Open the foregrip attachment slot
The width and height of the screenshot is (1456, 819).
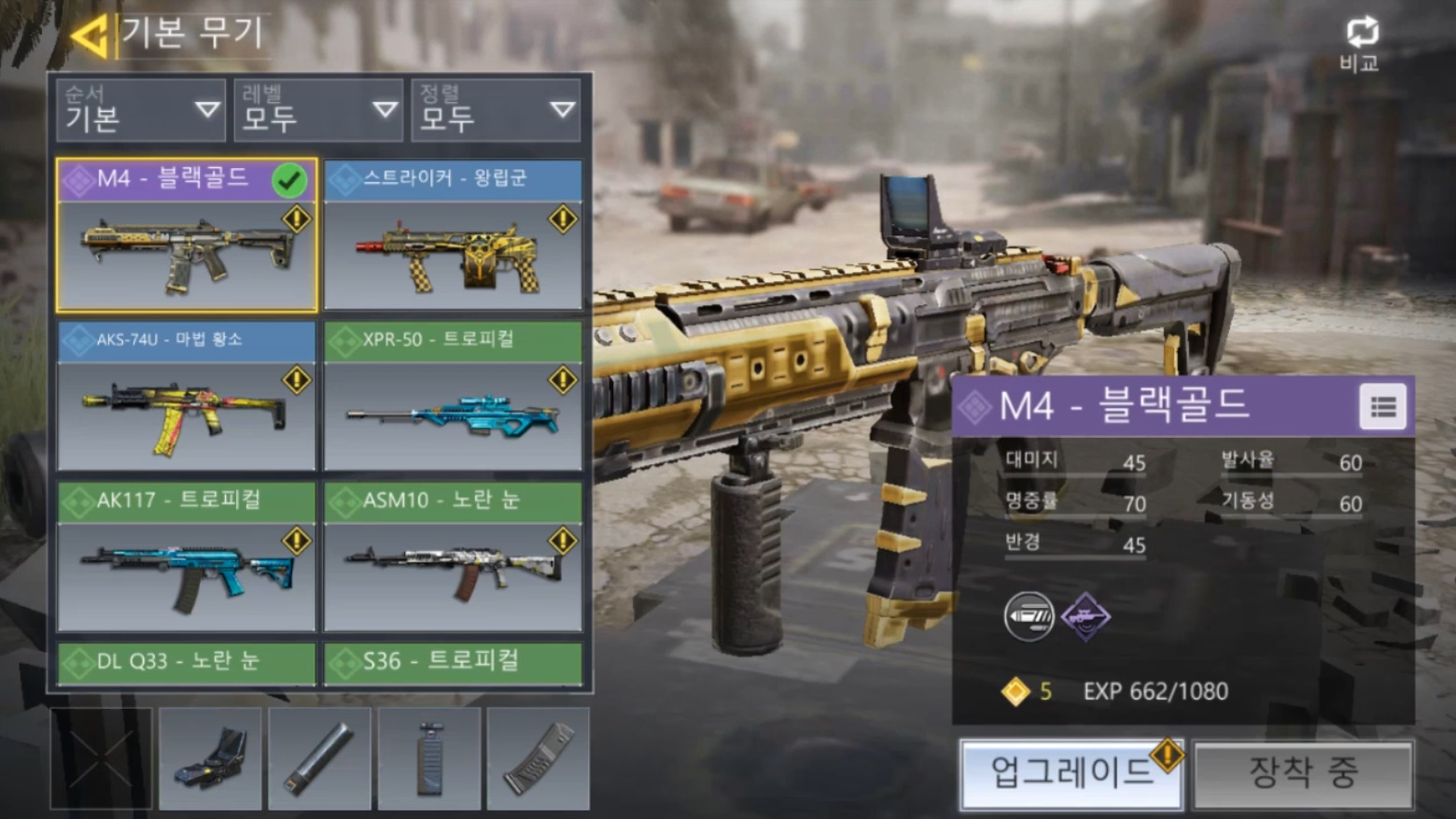(429, 758)
